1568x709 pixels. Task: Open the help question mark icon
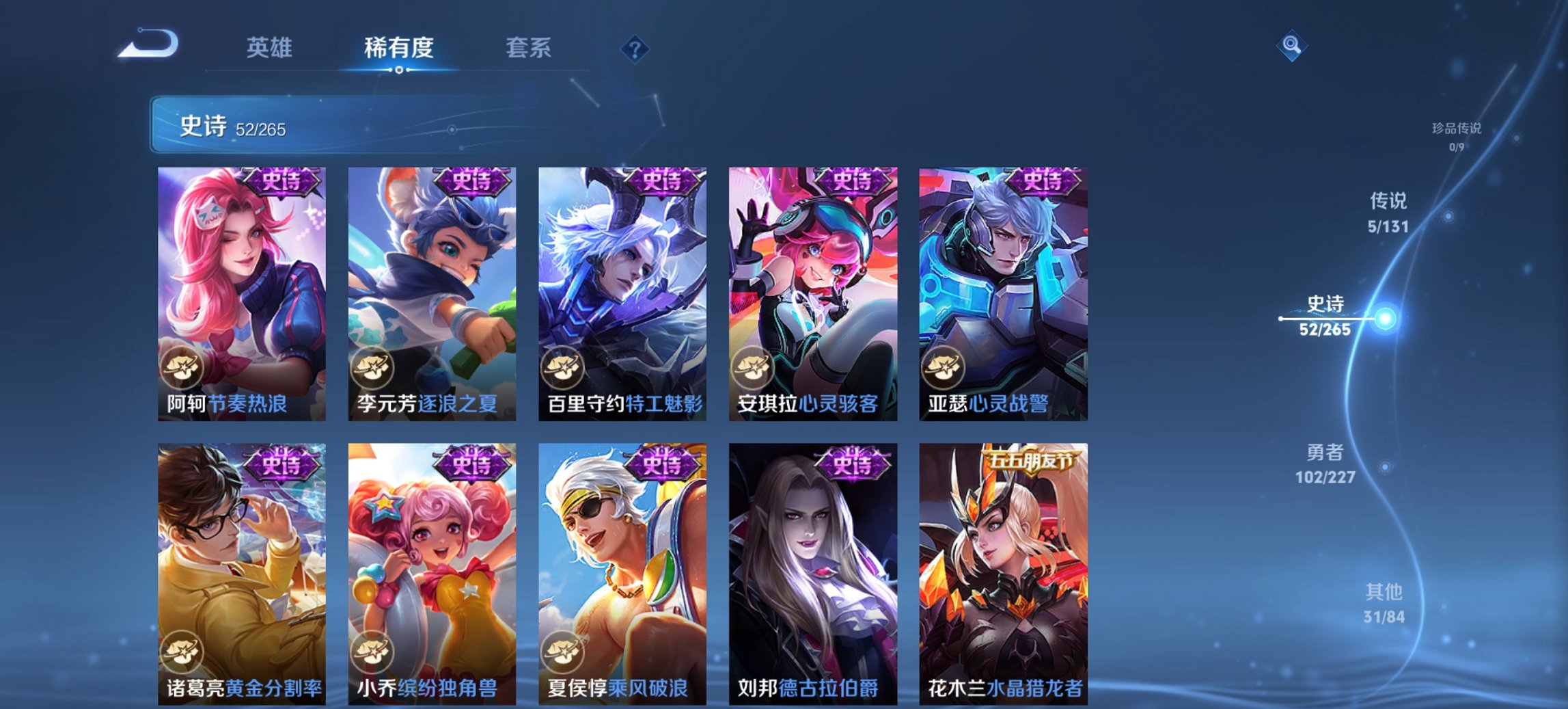pos(635,49)
